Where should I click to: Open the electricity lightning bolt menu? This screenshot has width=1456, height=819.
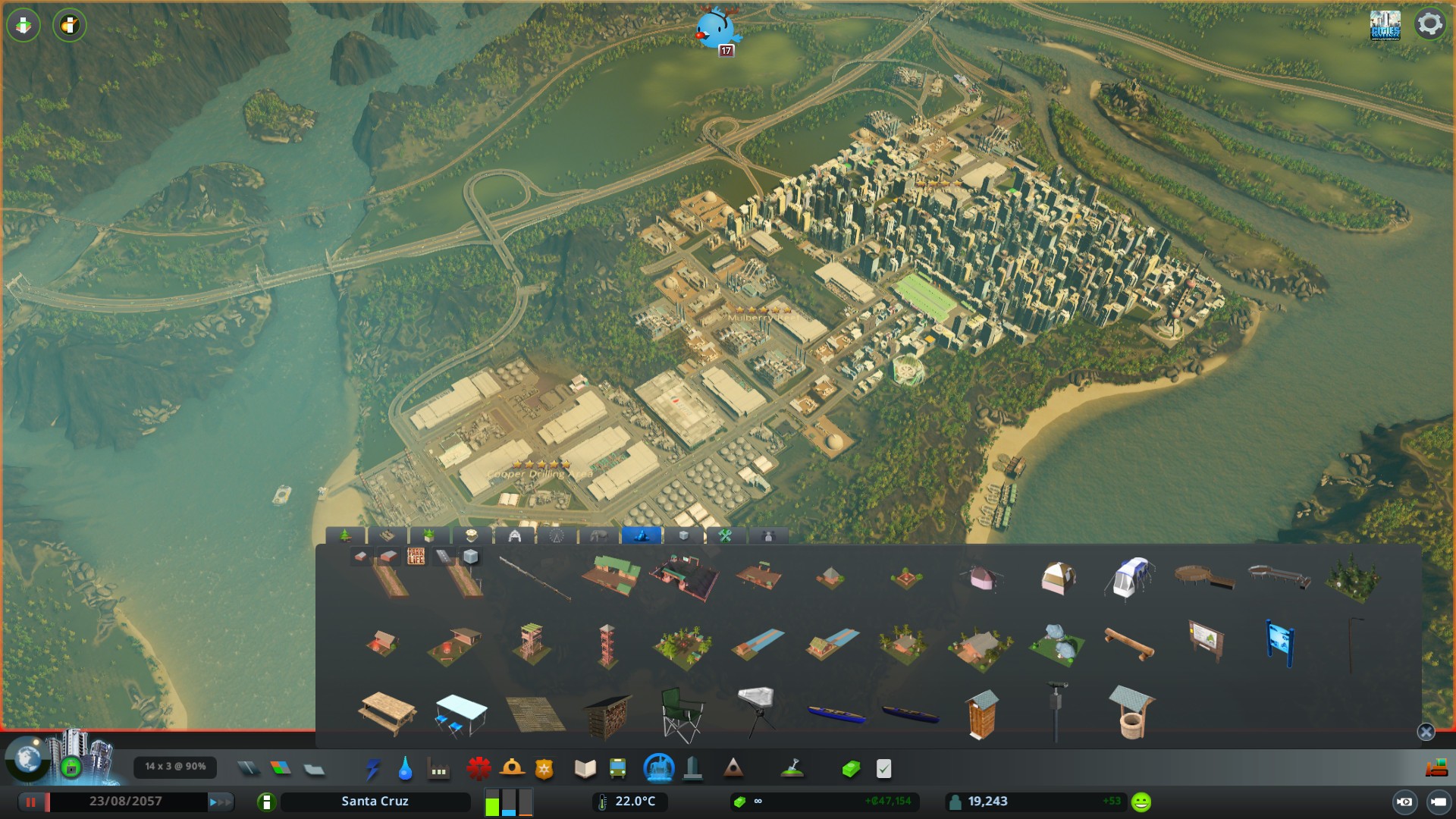(x=372, y=769)
